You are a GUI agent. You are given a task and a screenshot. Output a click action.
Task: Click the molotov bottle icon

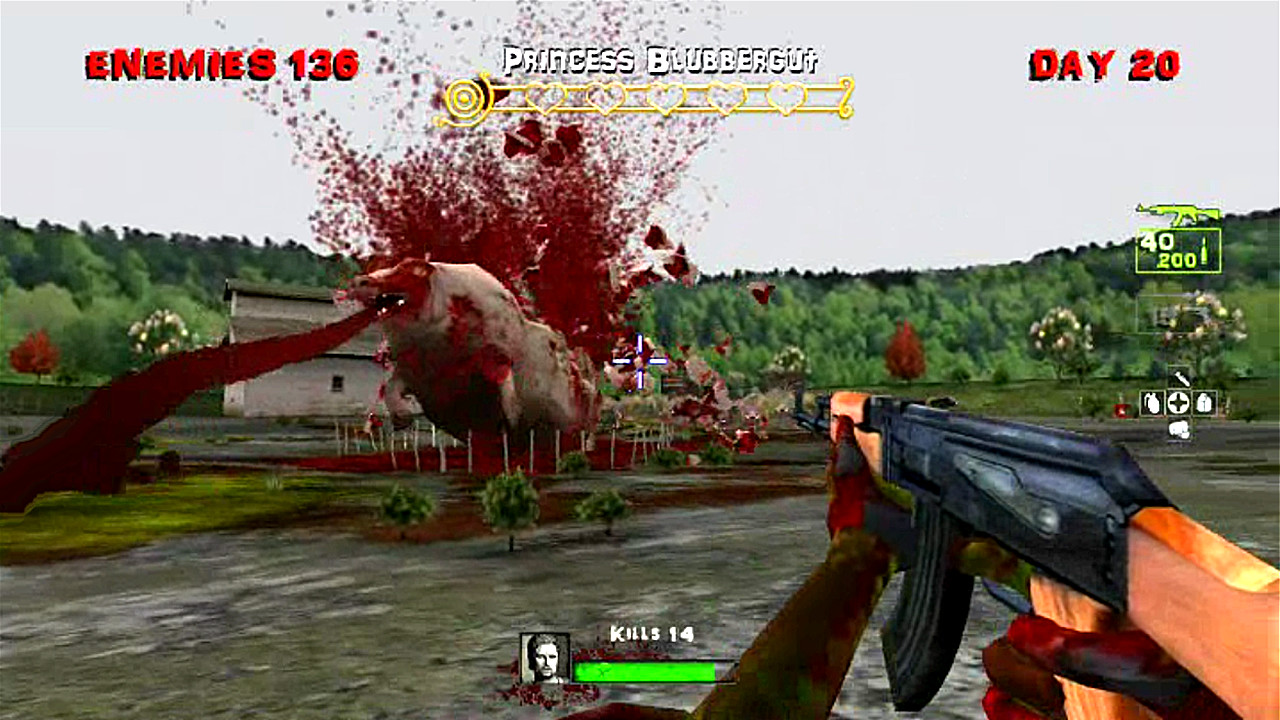pyautogui.click(x=1203, y=403)
